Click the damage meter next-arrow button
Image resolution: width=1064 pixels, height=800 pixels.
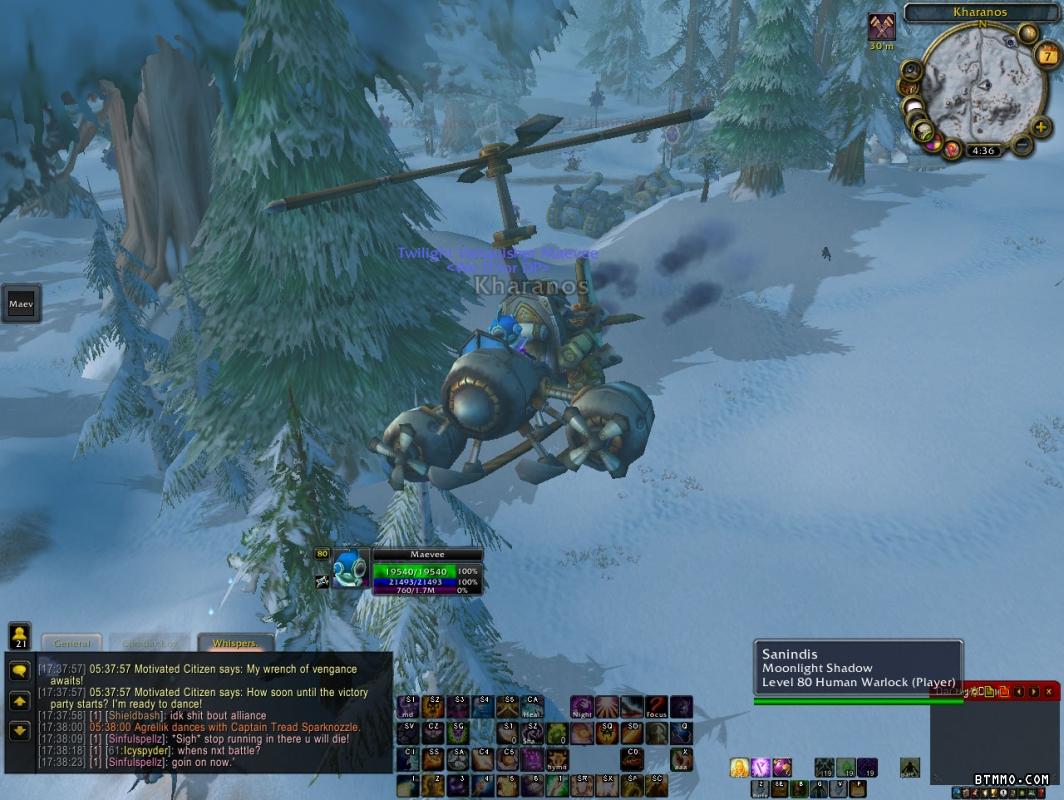tap(1033, 691)
